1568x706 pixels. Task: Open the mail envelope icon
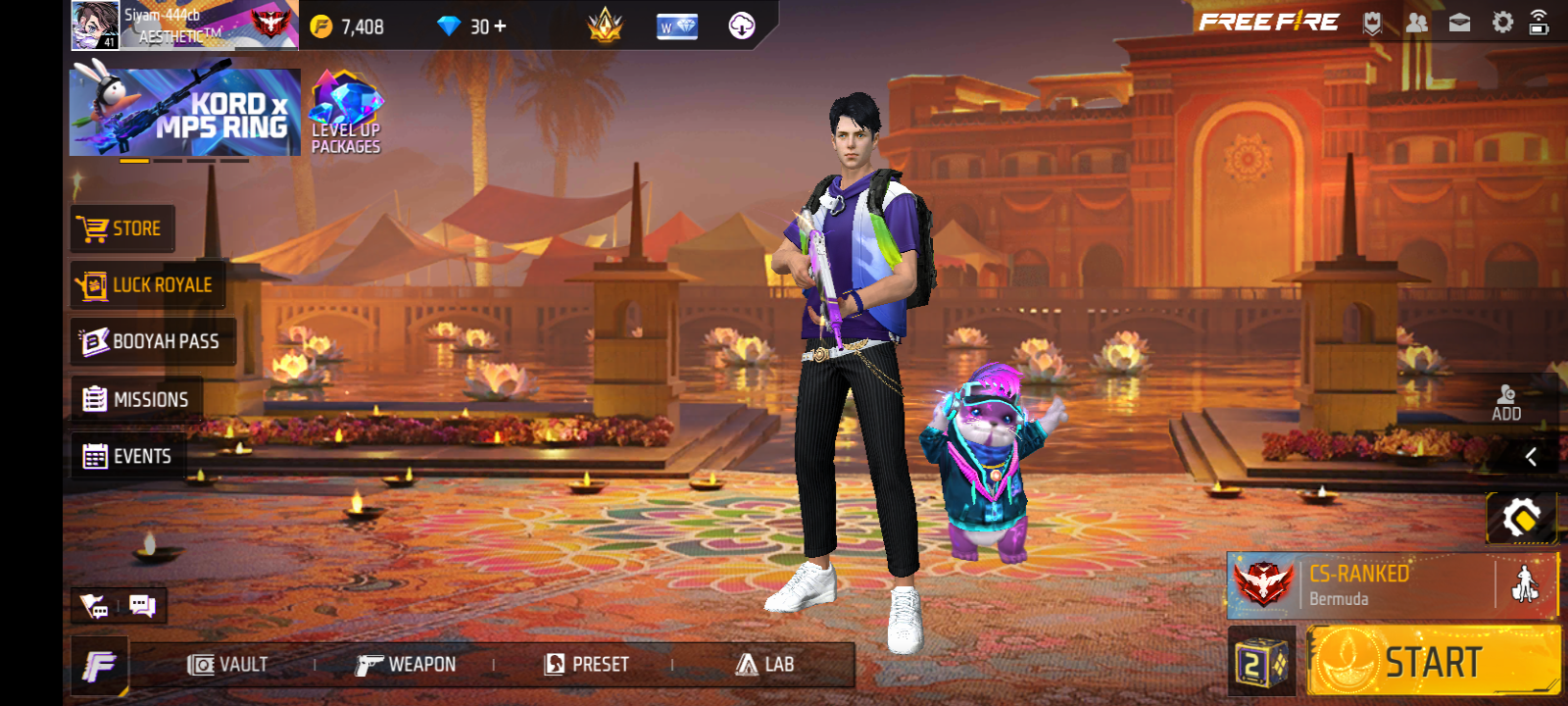point(1459,23)
